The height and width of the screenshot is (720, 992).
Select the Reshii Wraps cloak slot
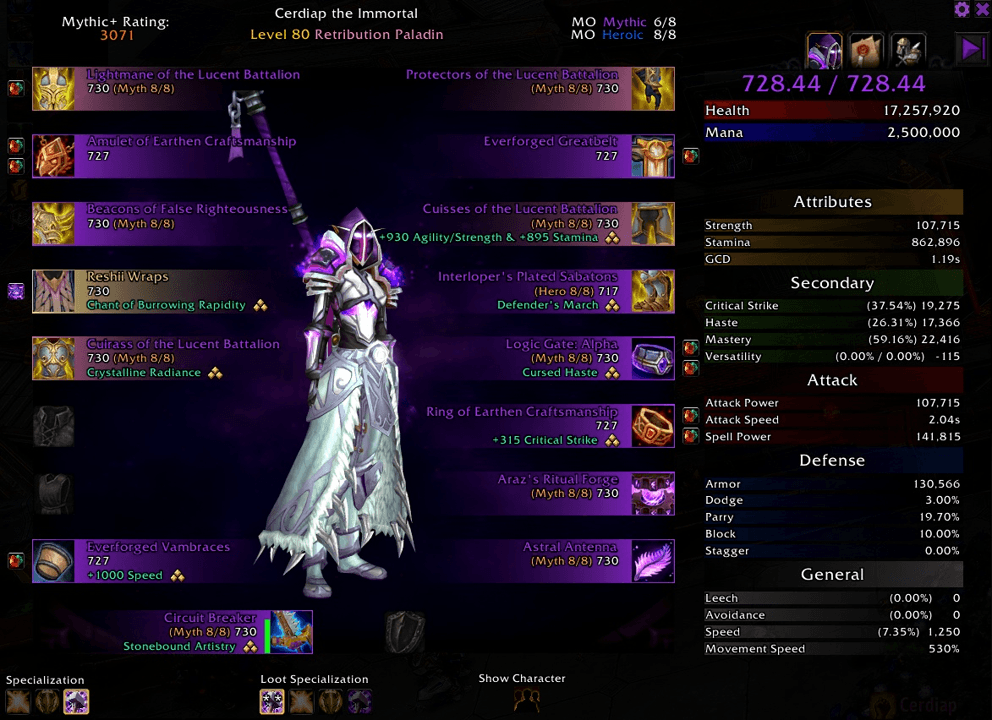(x=53, y=291)
